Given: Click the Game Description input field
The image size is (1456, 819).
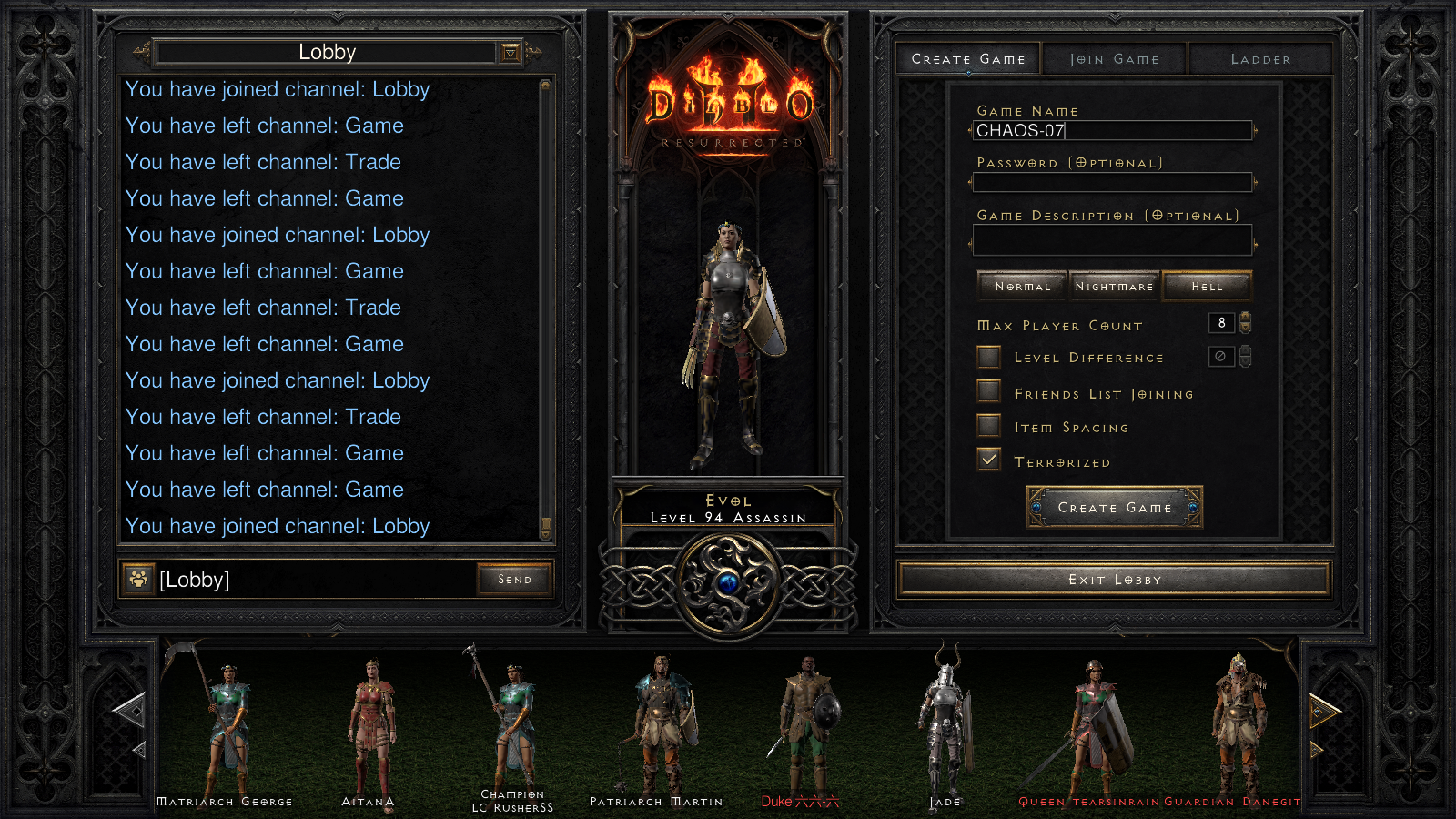Looking at the screenshot, I should tap(1114, 239).
